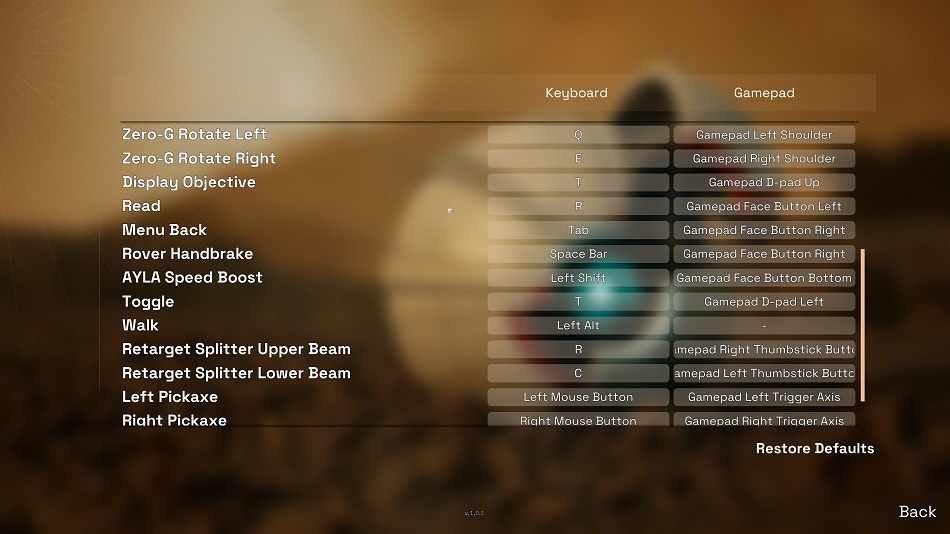The height and width of the screenshot is (534, 950).
Task: Select the Tab key binding for Menu Back
Action: coord(578,230)
